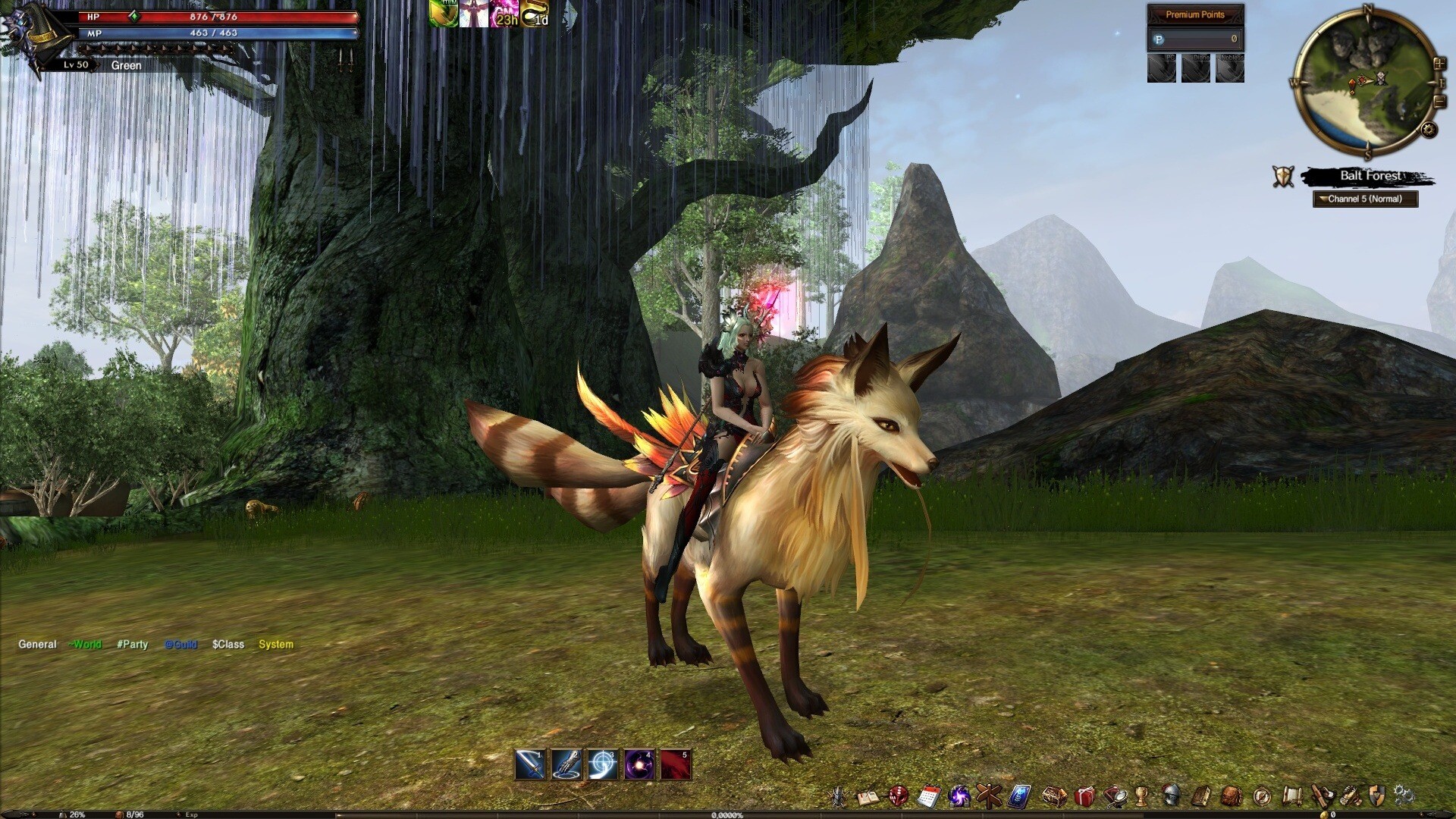Open the quest journal book icon
This screenshot has height=819, width=1456.
[867, 795]
